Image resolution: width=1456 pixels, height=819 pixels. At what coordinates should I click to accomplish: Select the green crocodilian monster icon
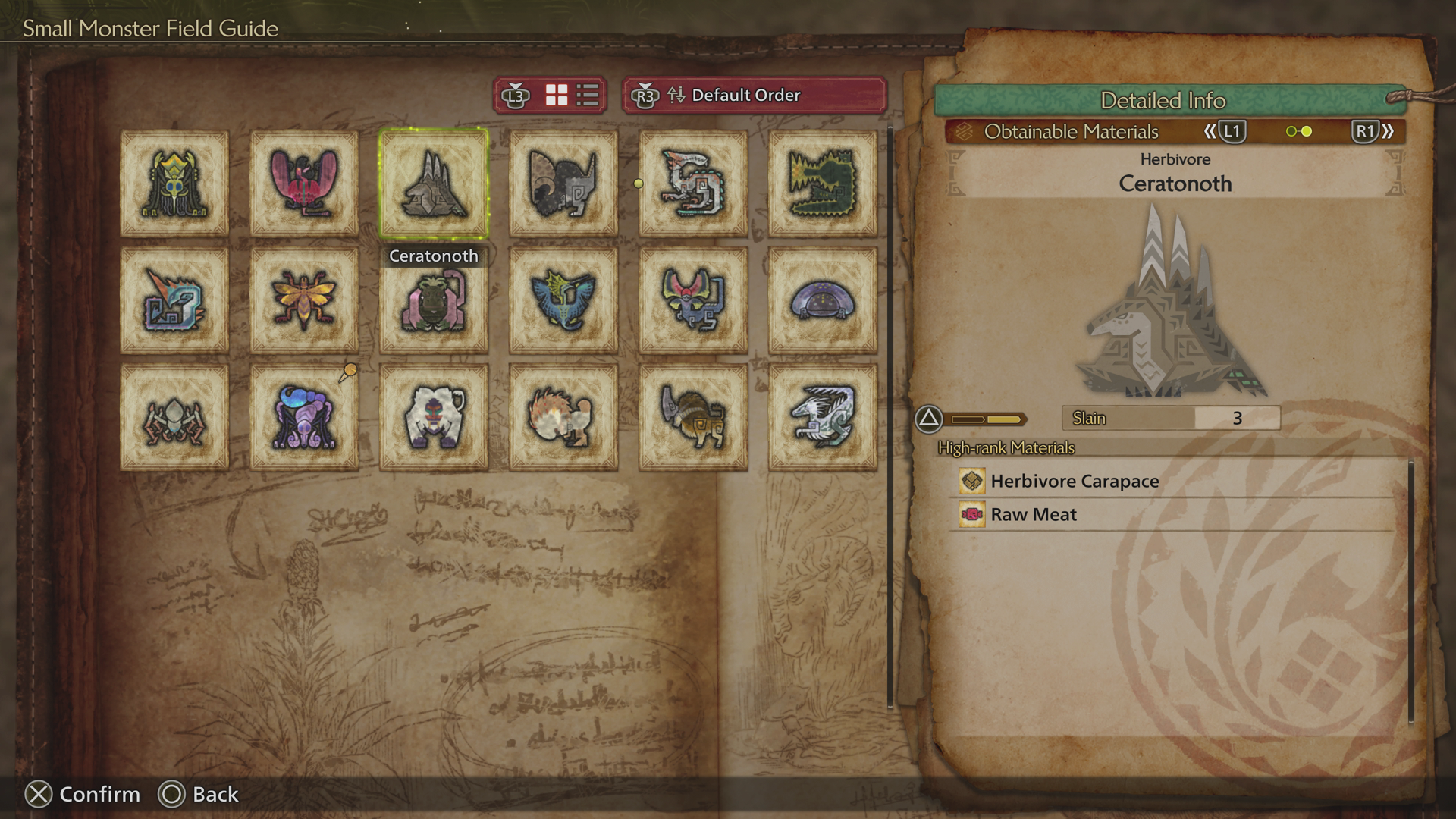point(822,184)
